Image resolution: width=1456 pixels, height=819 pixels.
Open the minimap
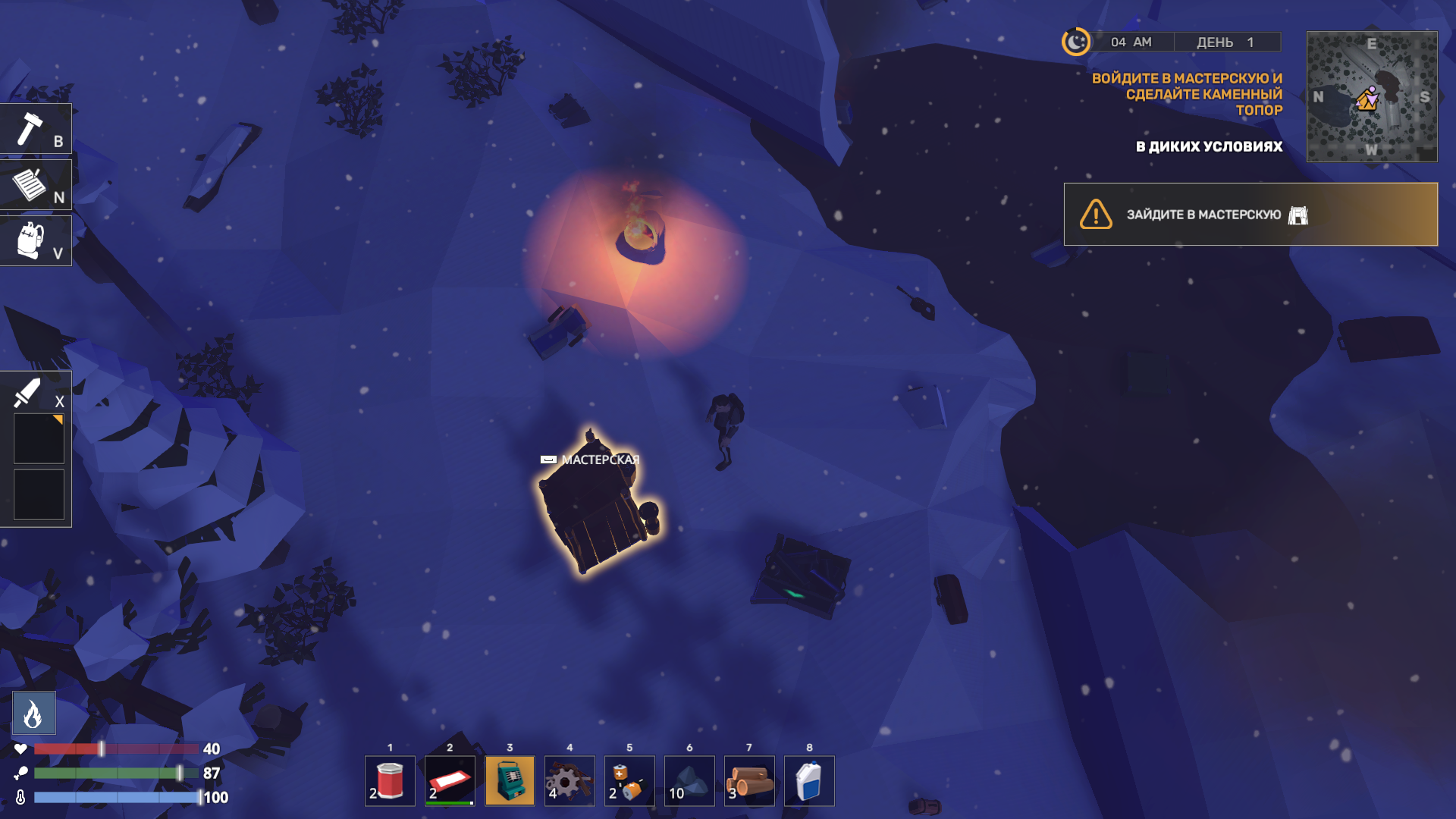coord(1371,96)
